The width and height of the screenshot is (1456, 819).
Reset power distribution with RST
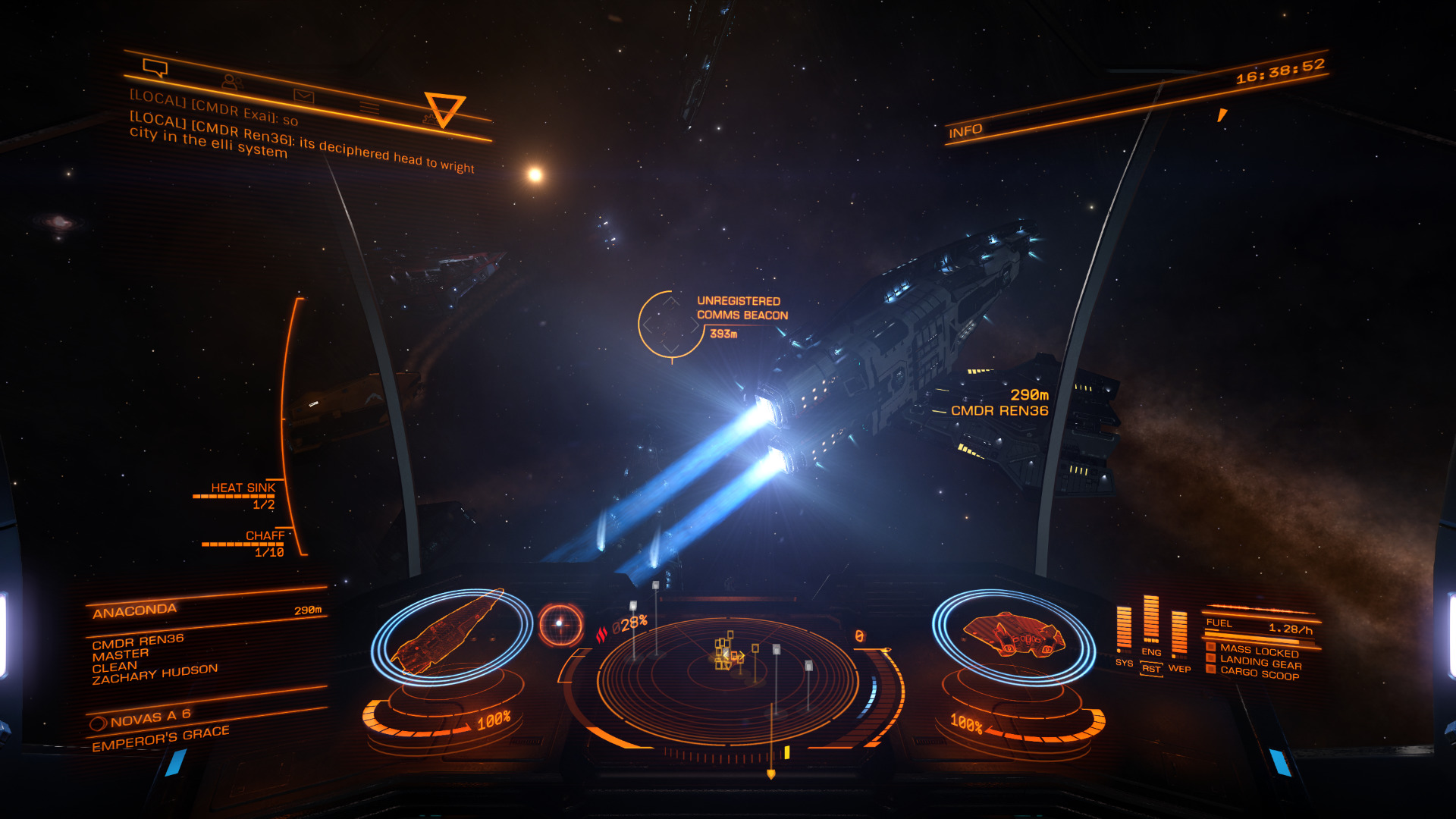1151,669
